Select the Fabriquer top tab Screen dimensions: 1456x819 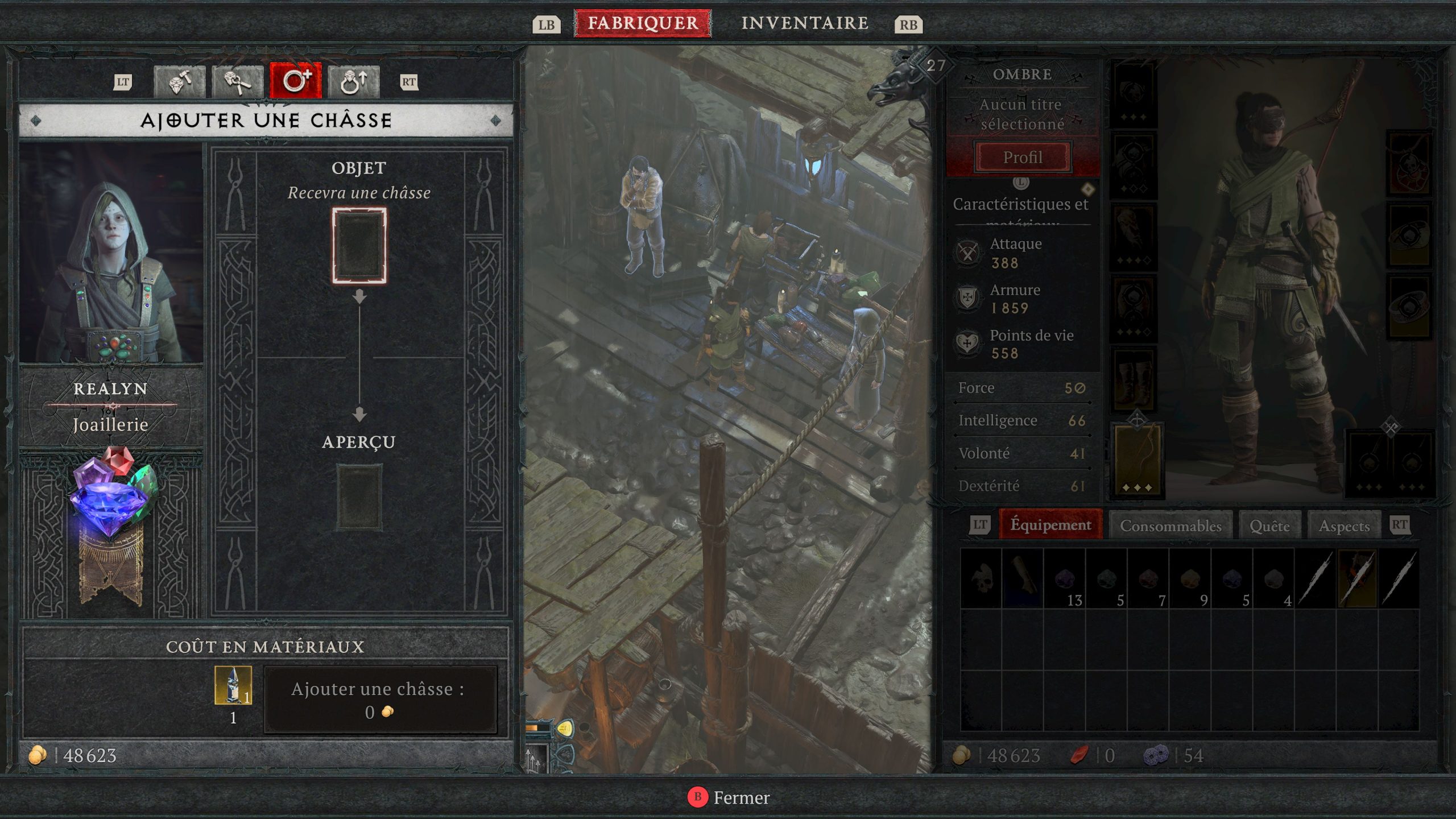point(643,23)
